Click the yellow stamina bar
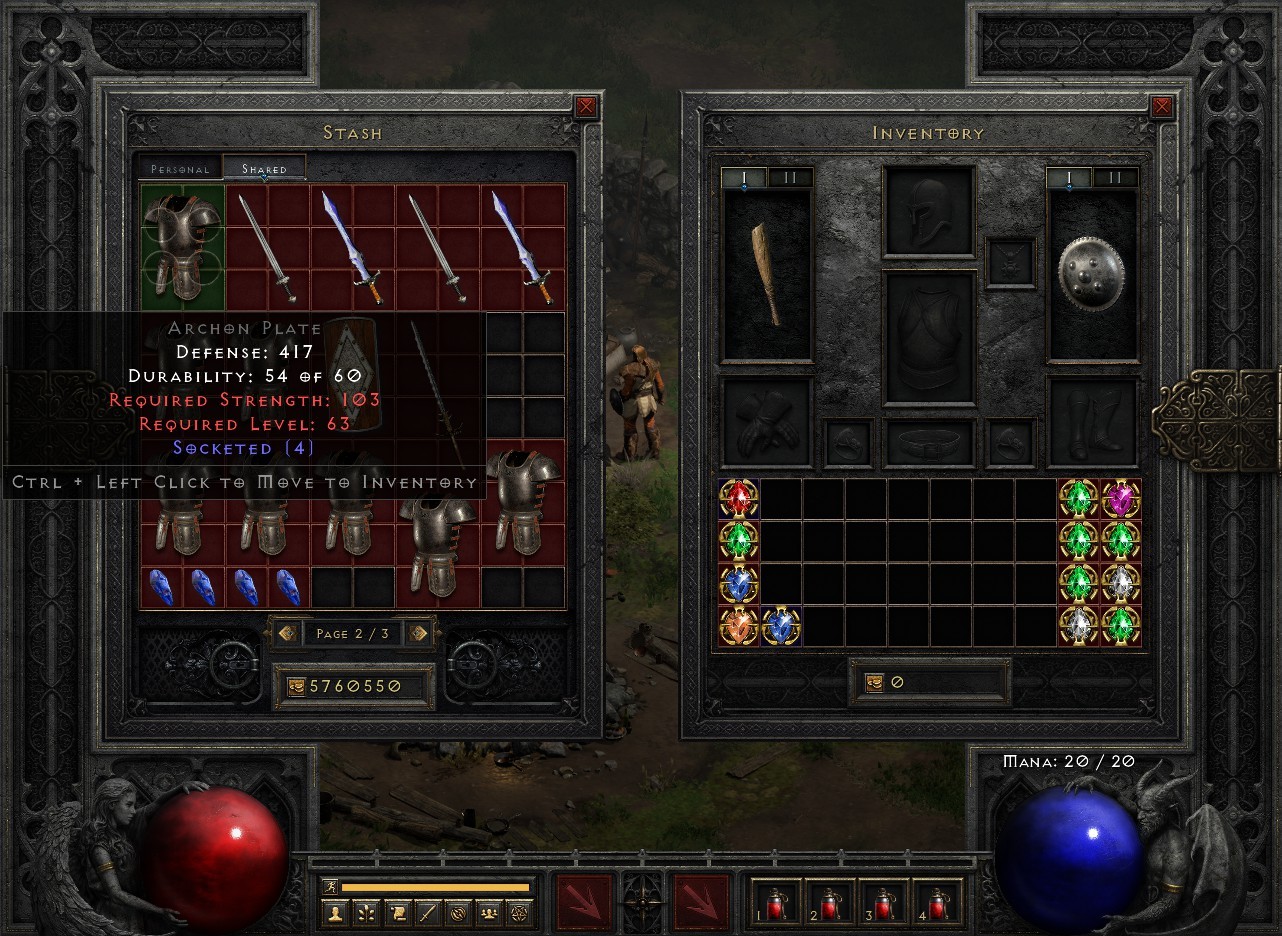Image resolution: width=1282 pixels, height=936 pixels. click(437, 888)
